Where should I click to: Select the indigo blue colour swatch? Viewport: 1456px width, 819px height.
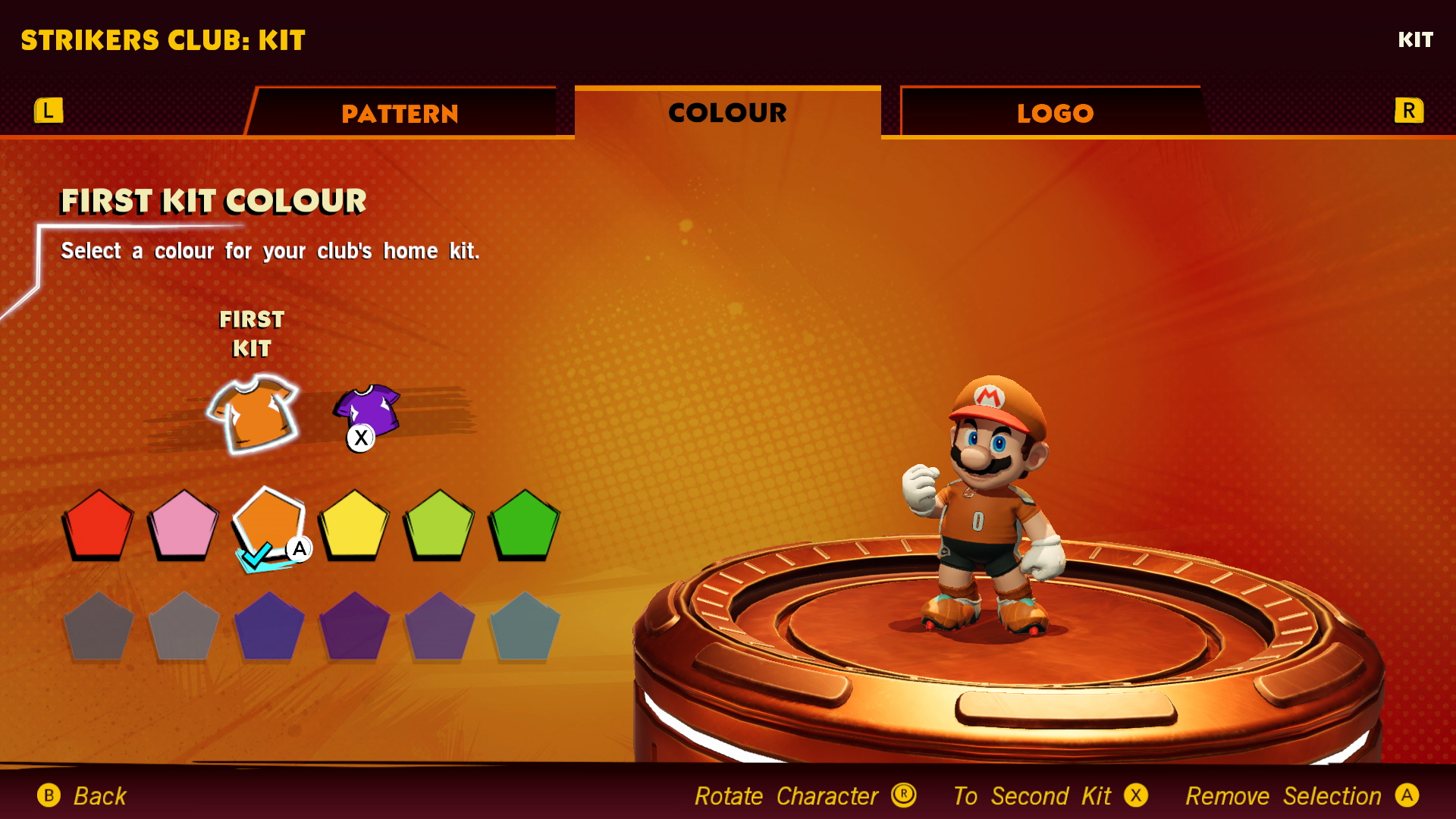point(268,627)
